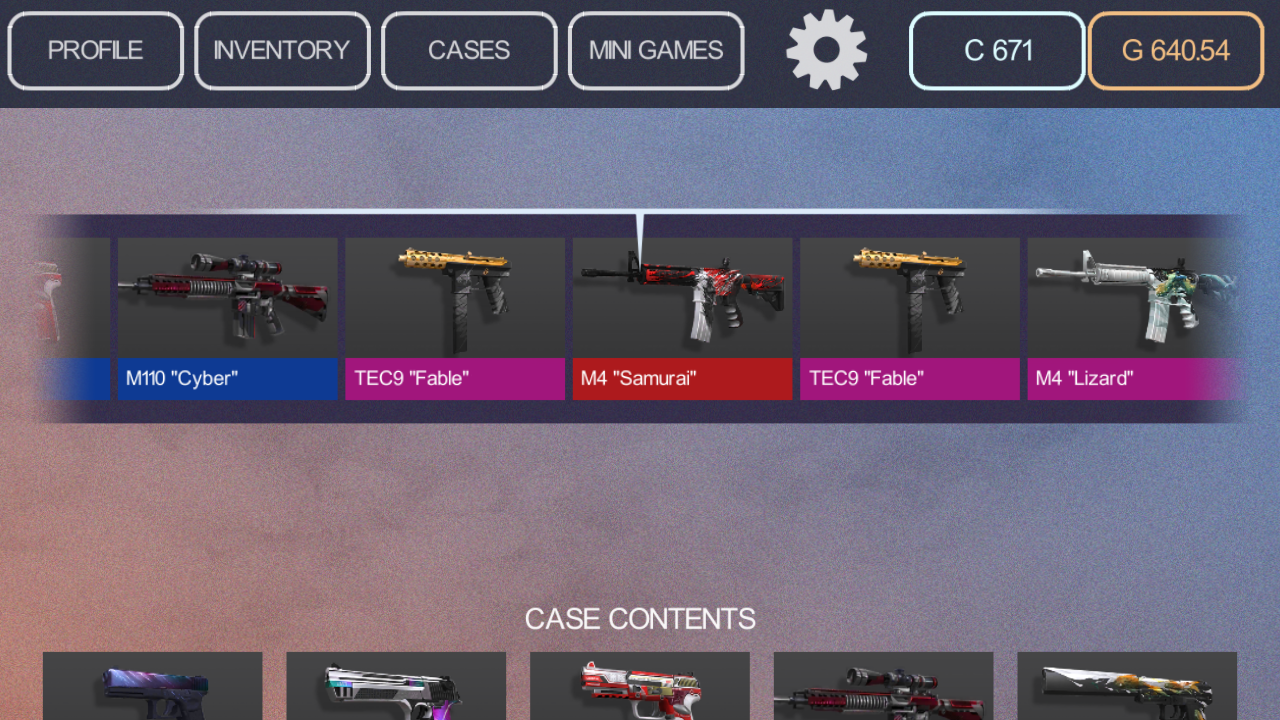Click the CASE CONTENTS heading

tap(640, 618)
